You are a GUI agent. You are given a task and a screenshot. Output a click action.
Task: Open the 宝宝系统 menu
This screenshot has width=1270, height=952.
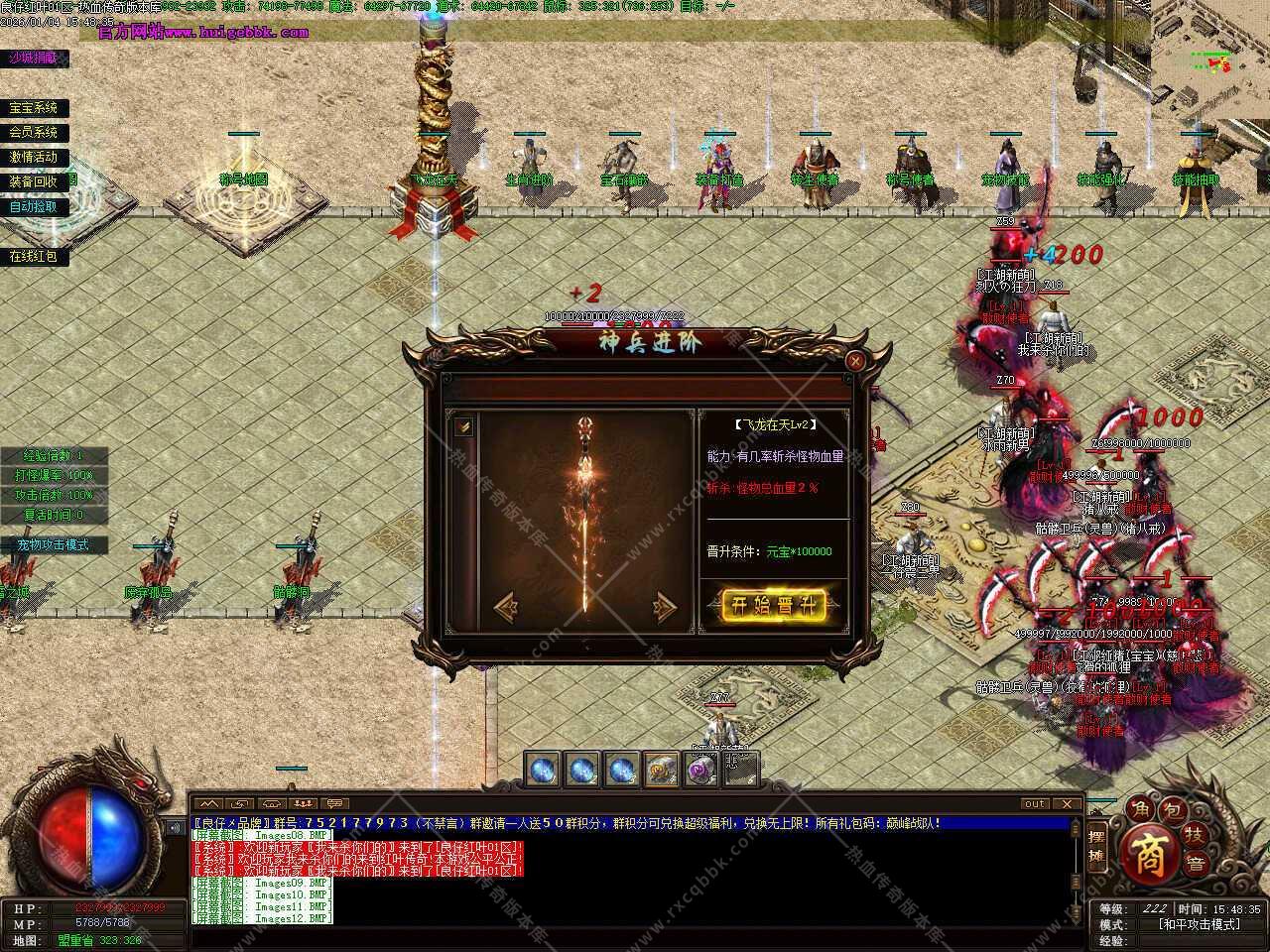(x=35, y=108)
